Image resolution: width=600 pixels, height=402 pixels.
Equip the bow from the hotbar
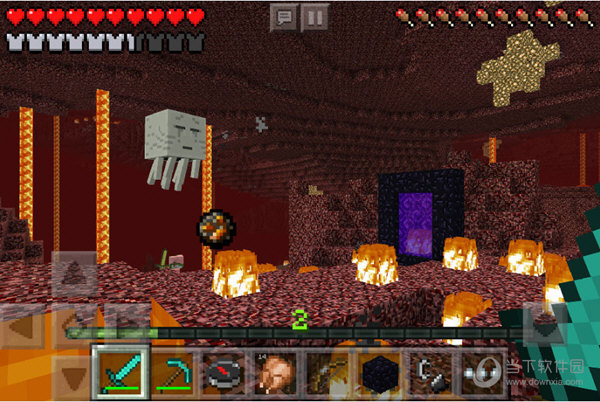328,373
